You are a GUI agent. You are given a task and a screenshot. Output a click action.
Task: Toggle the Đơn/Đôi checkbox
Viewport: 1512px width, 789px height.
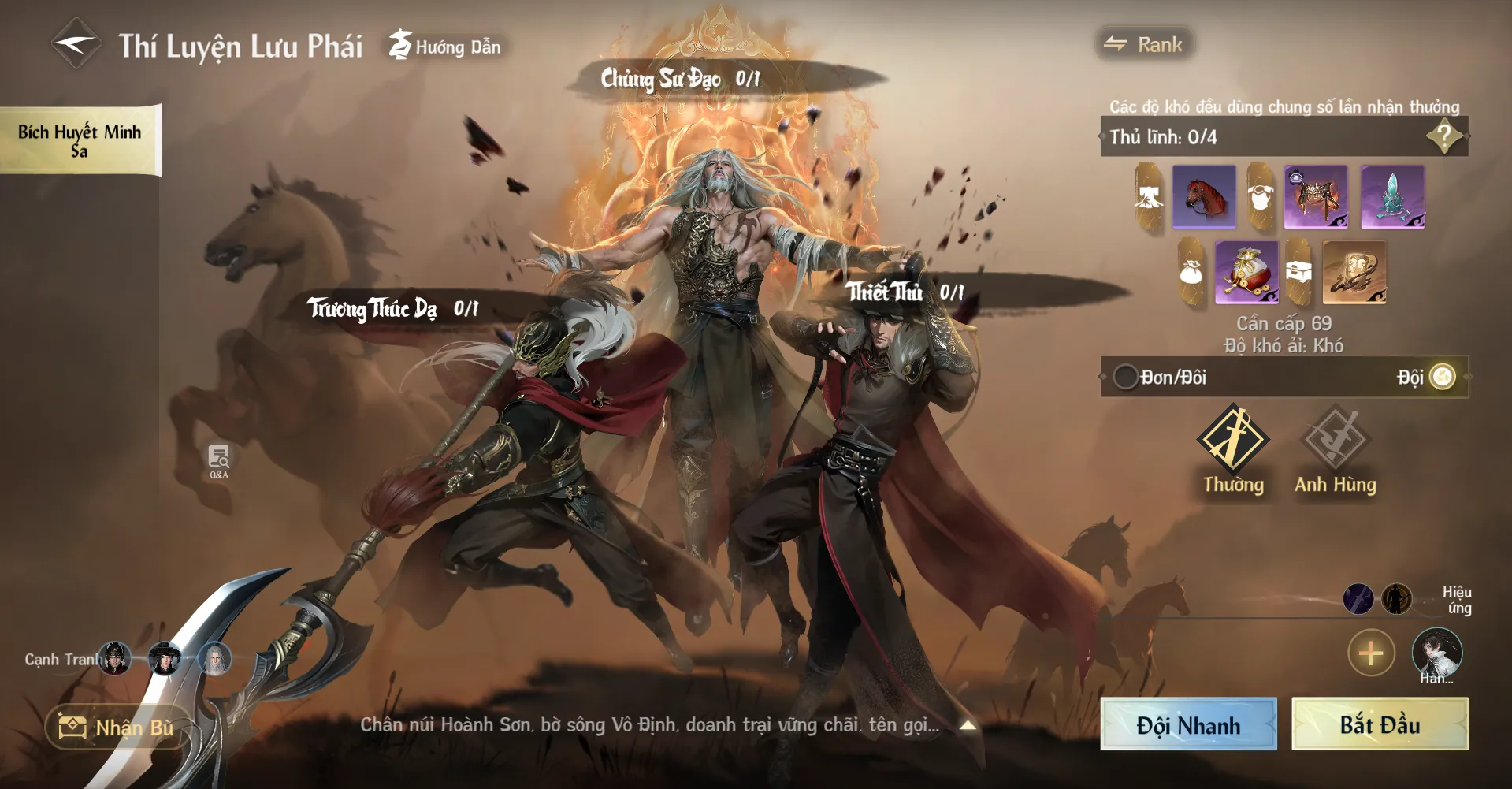coord(1125,377)
